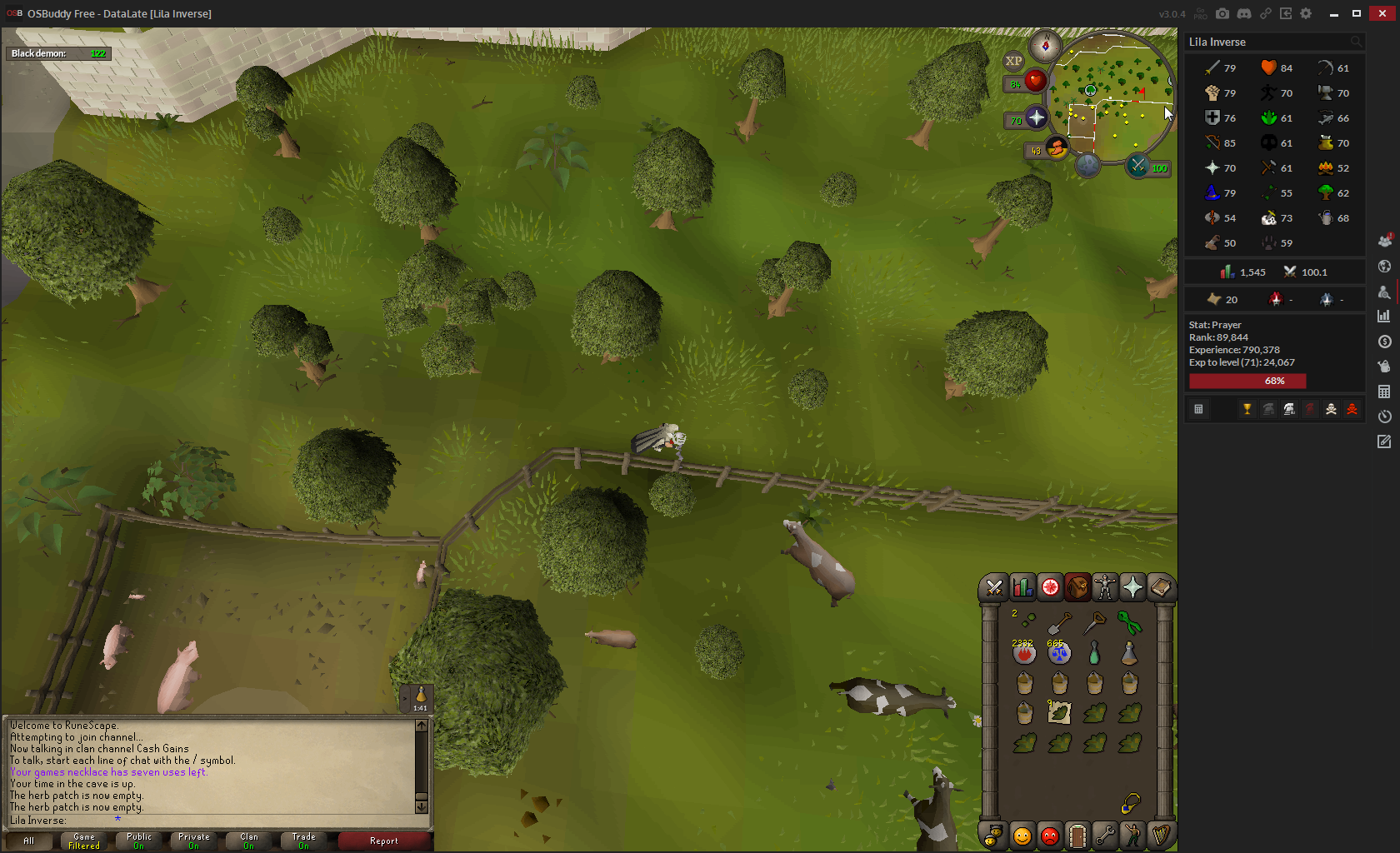This screenshot has height=853, width=1400.
Task: Click the fire rune stack
Action: point(1024,654)
